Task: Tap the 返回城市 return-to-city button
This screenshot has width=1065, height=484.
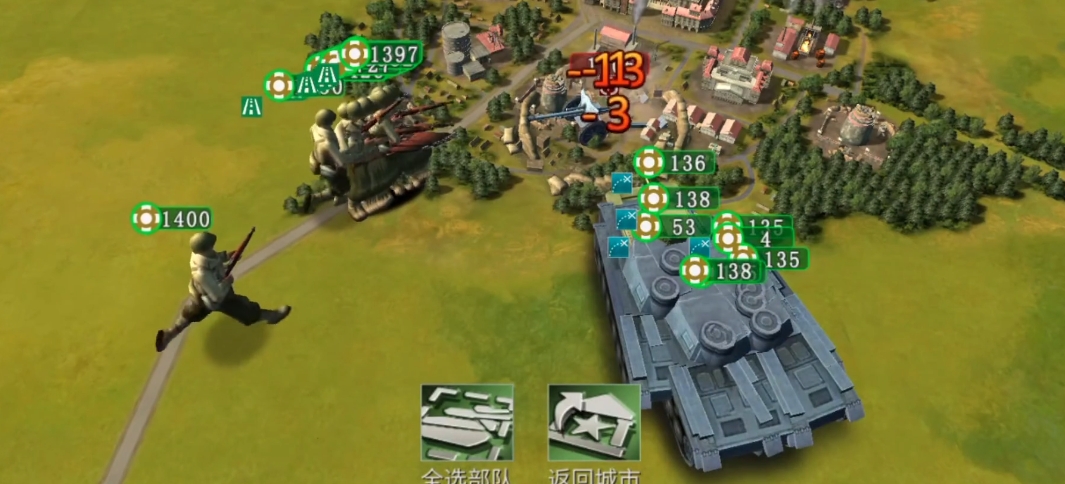Action: (x=594, y=422)
